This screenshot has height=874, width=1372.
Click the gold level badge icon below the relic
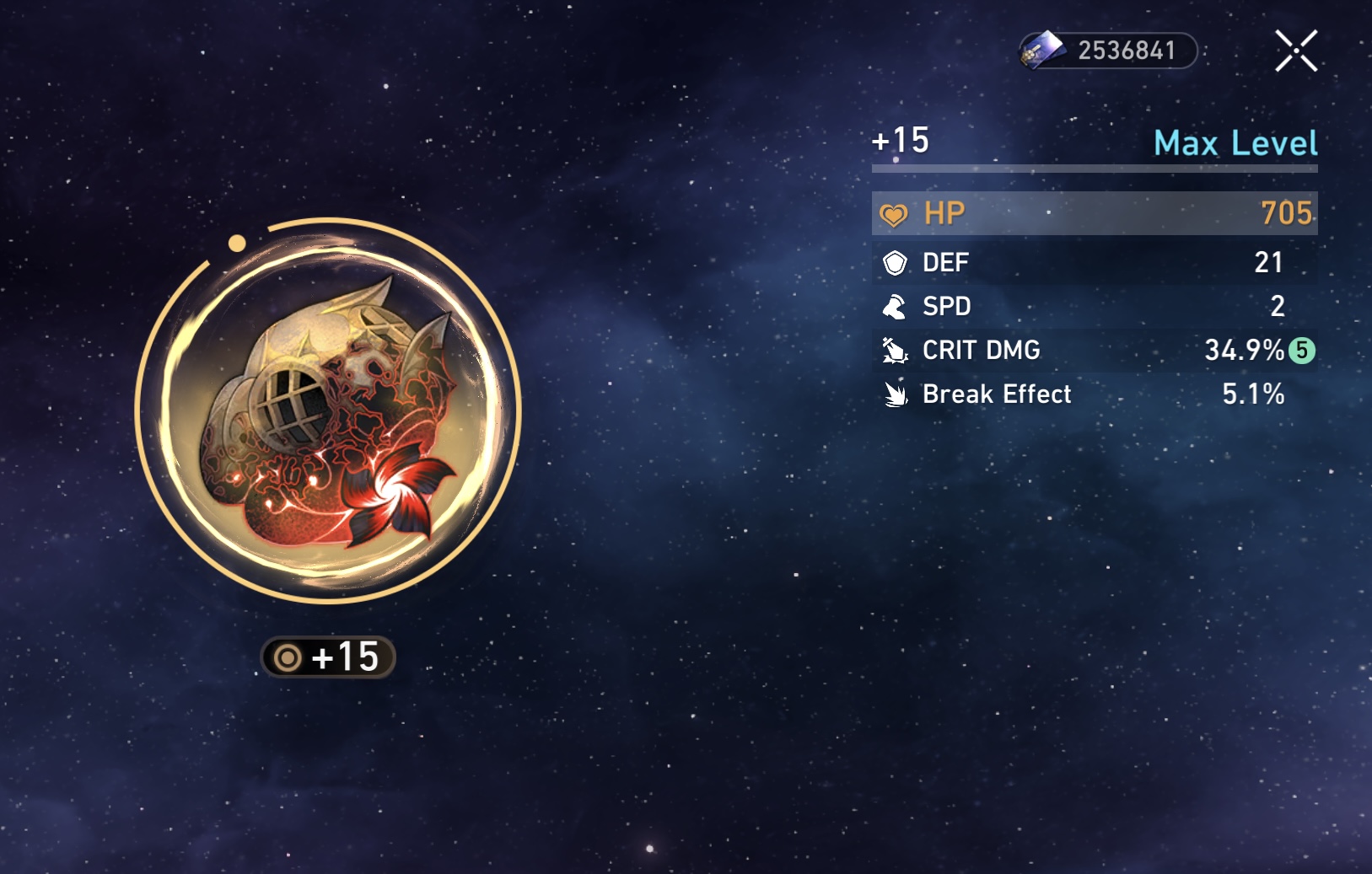[x=288, y=658]
